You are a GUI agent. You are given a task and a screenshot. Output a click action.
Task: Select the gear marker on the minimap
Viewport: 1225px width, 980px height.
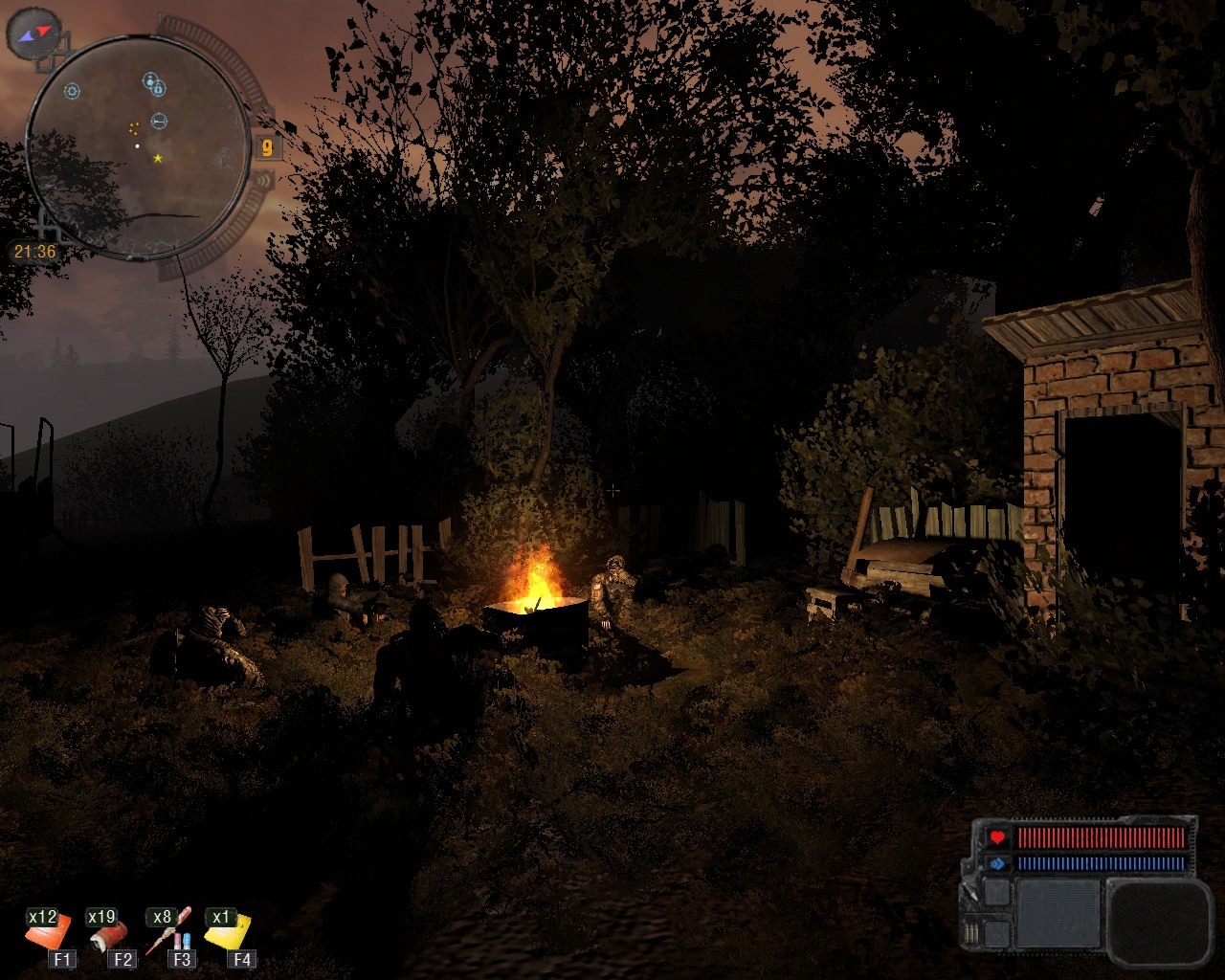pyautogui.click(x=72, y=92)
